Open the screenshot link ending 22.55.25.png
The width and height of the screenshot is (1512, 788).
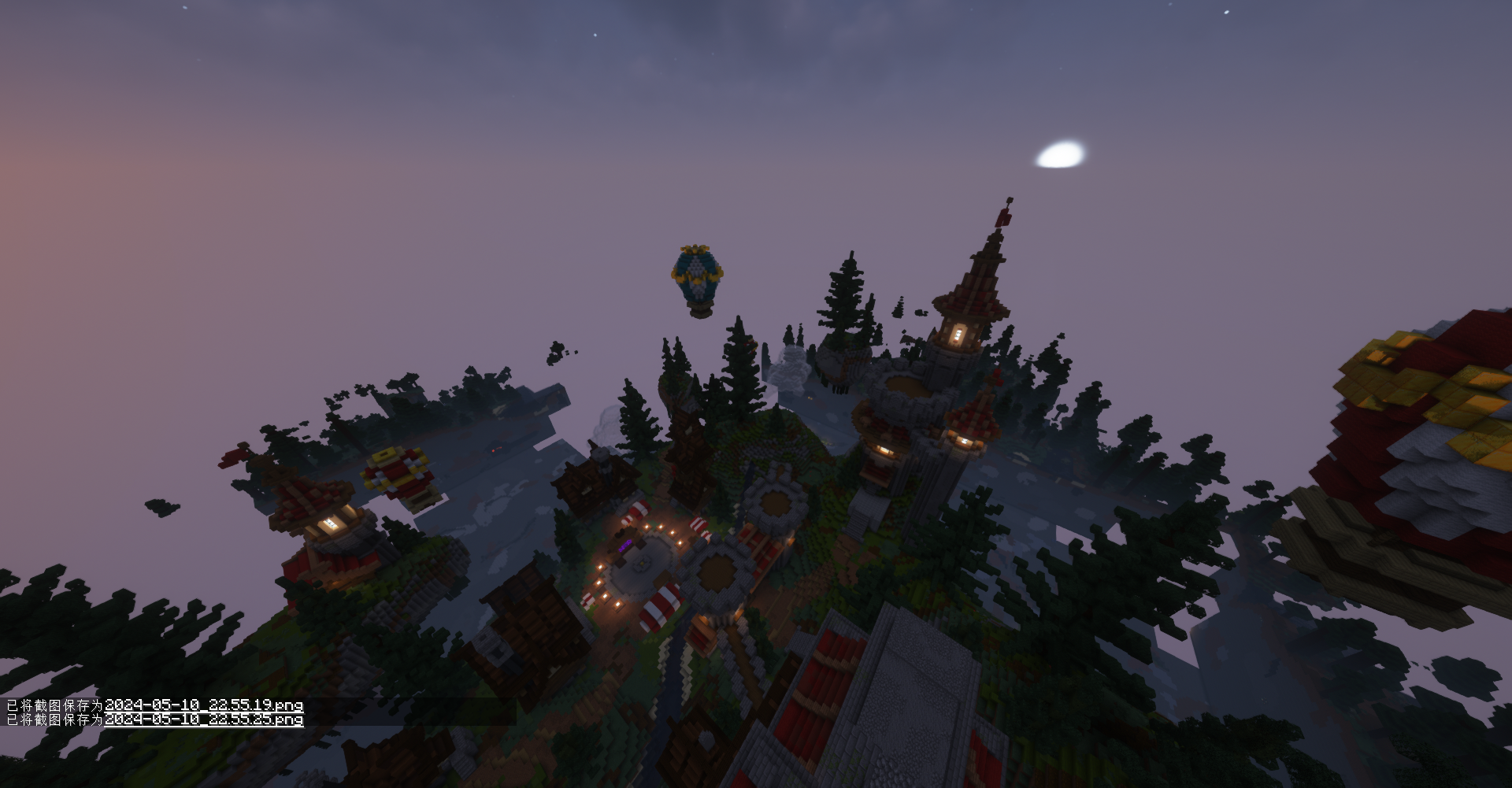204,720
